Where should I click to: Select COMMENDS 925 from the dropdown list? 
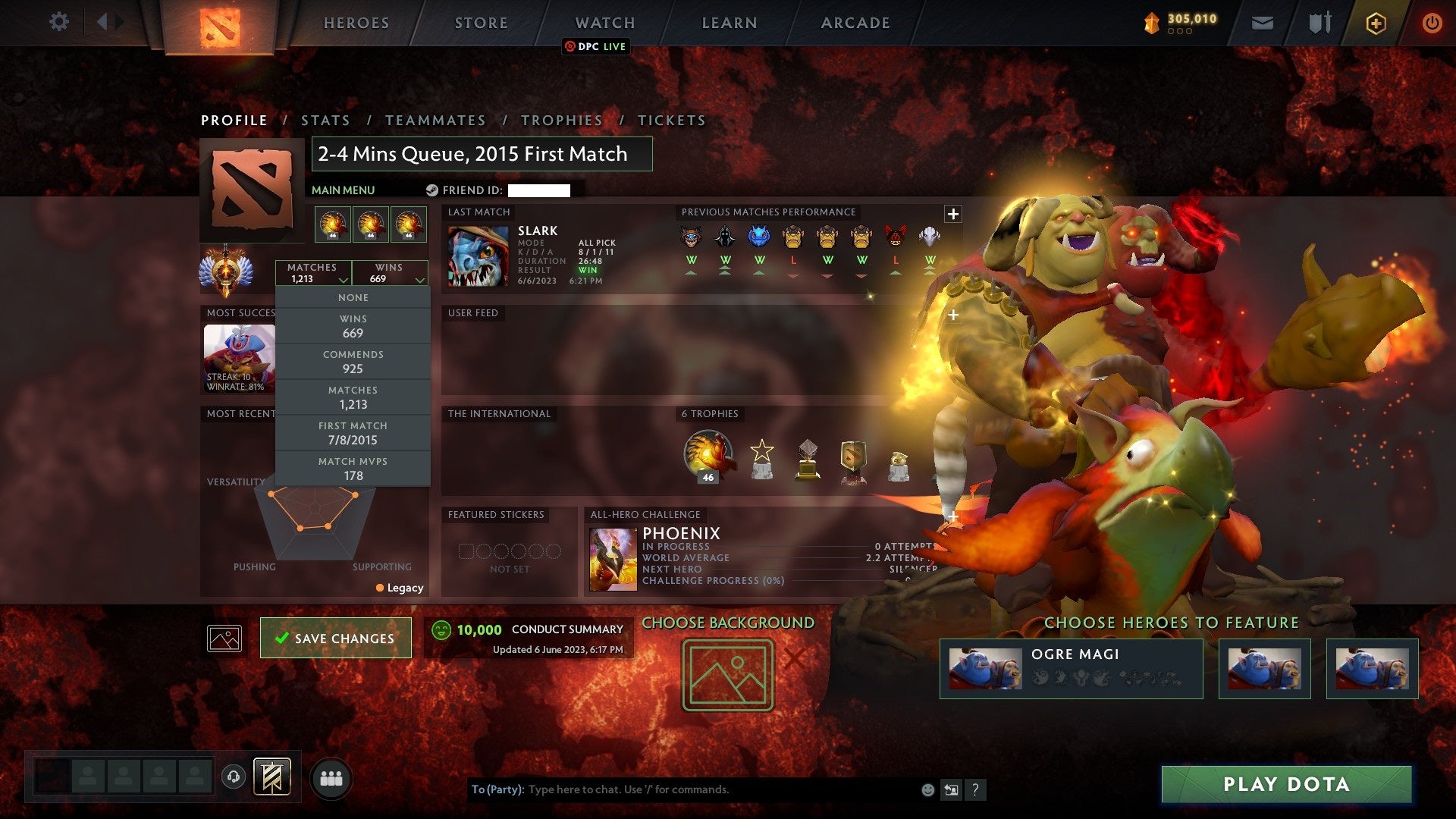353,362
